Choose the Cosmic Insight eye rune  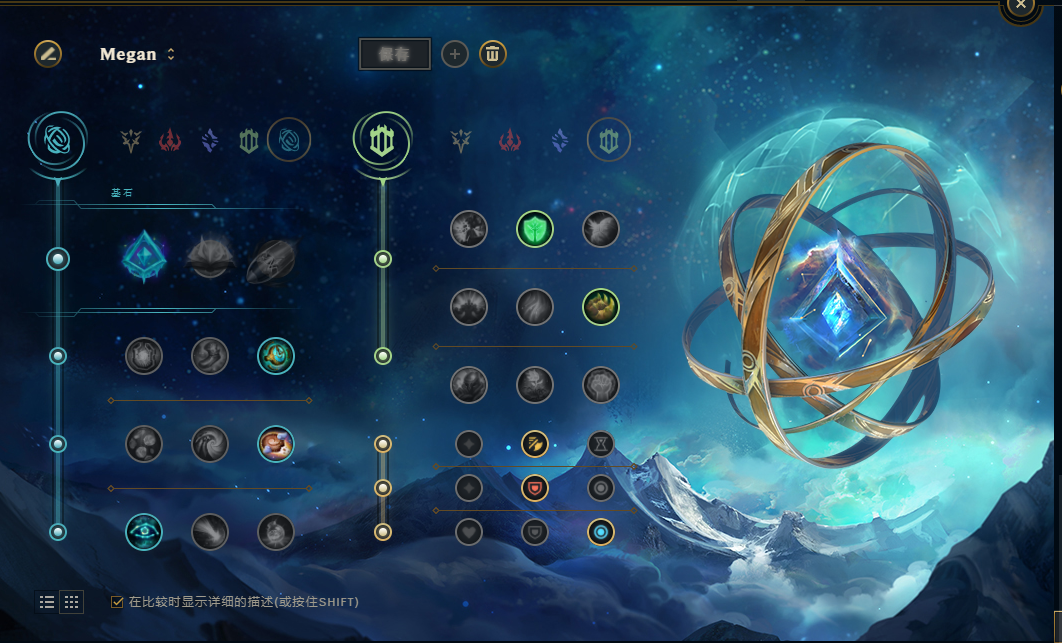(144, 532)
